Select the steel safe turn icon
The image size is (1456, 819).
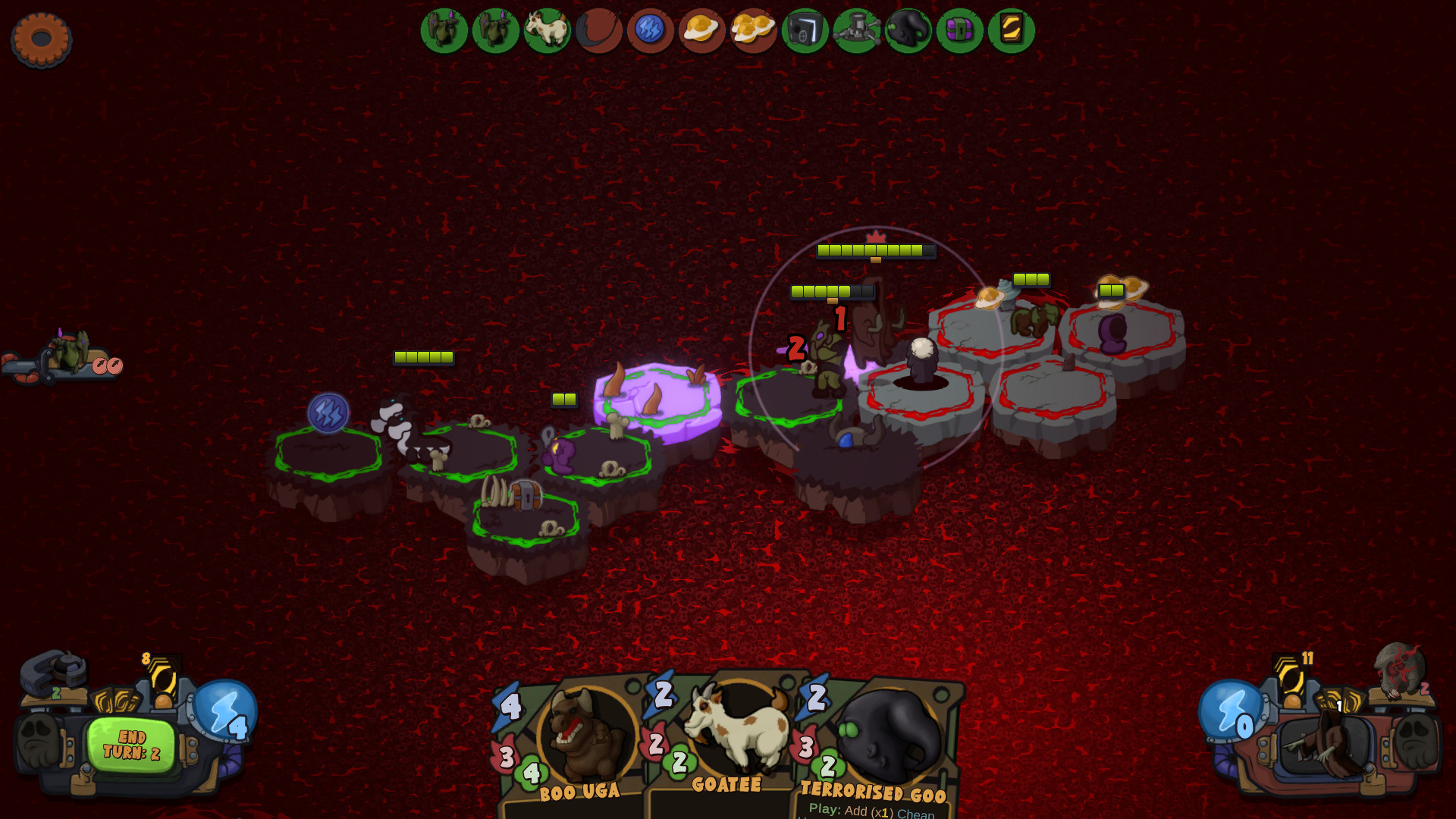(x=805, y=30)
